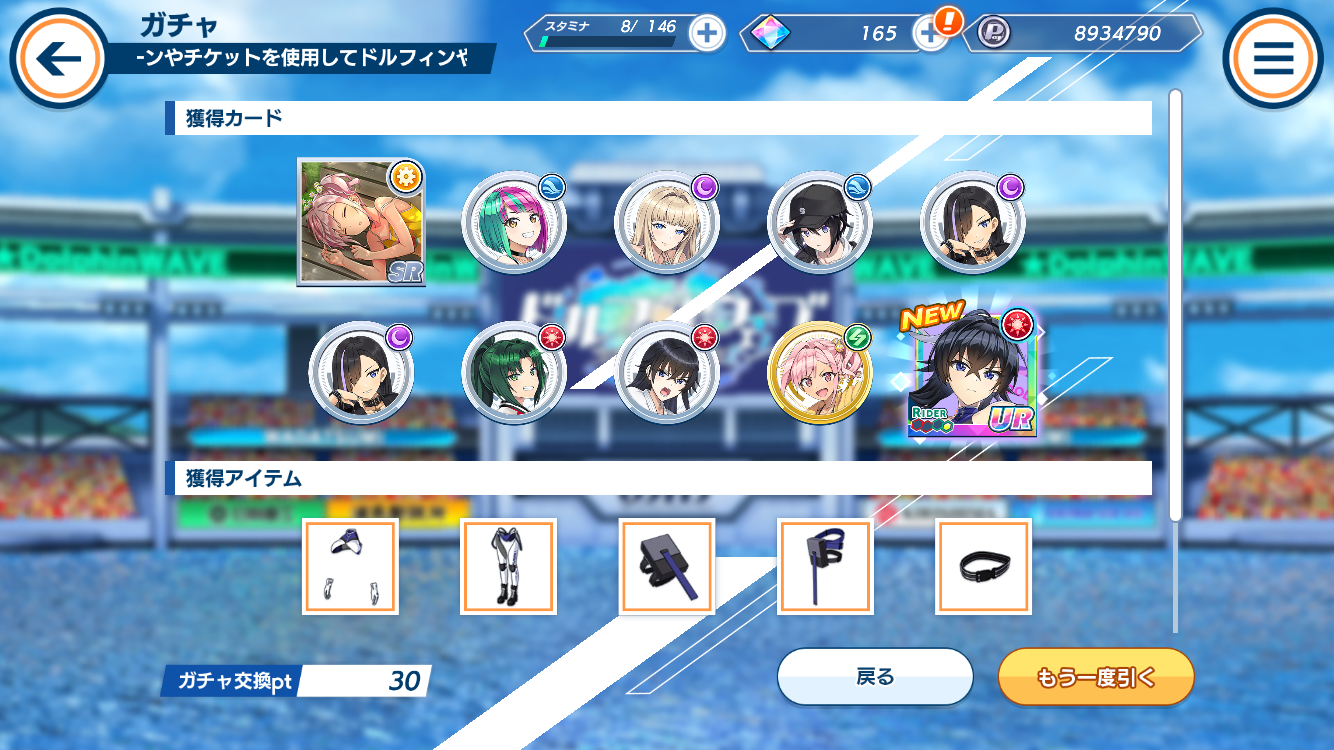Pull again with もう一度引く button
Screen dimensions: 1334x750
(1096, 677)
